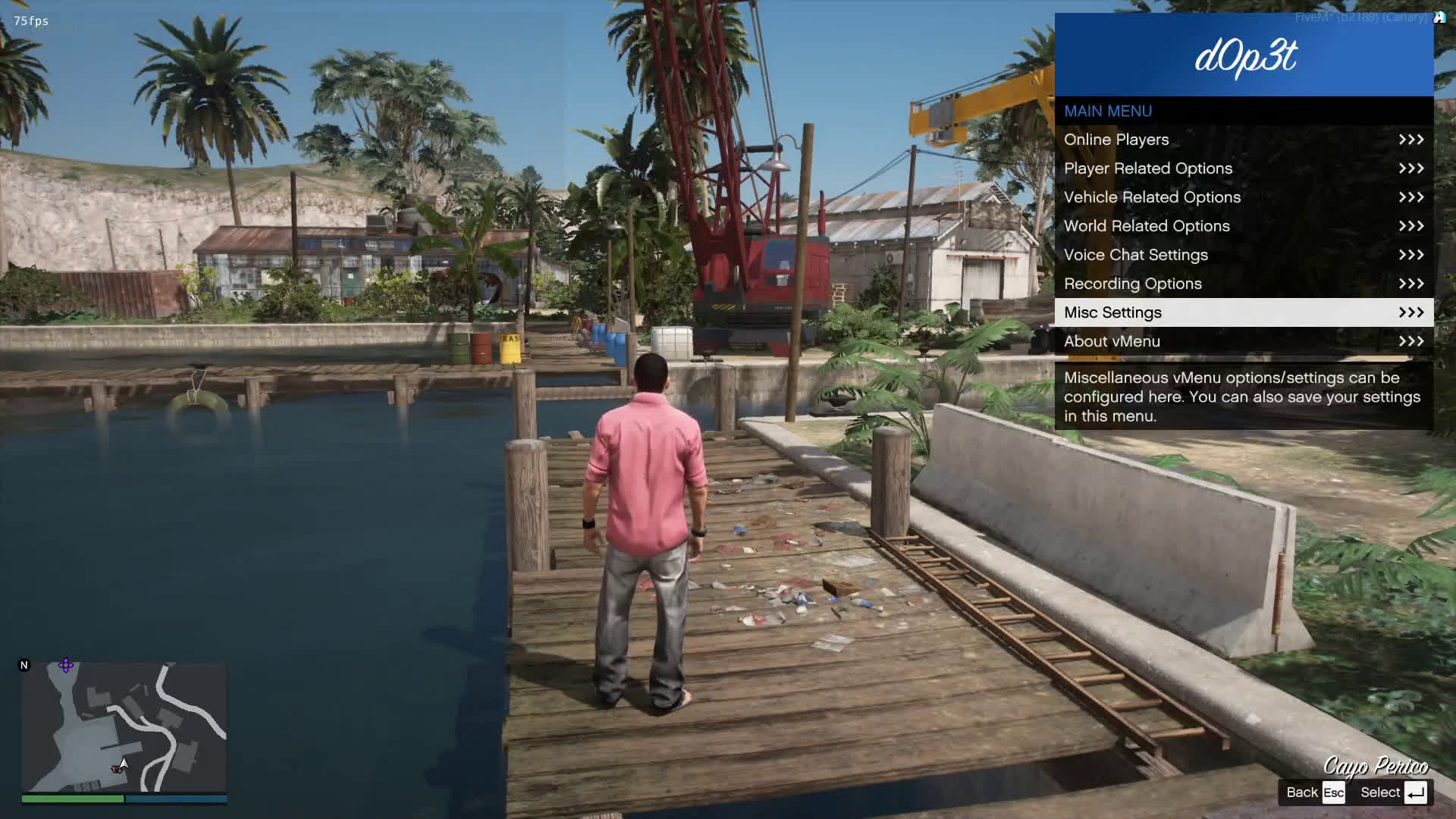1456x819 pixels.
Task: Open the Online Players submenu
Action: (x=1244, y=140)
